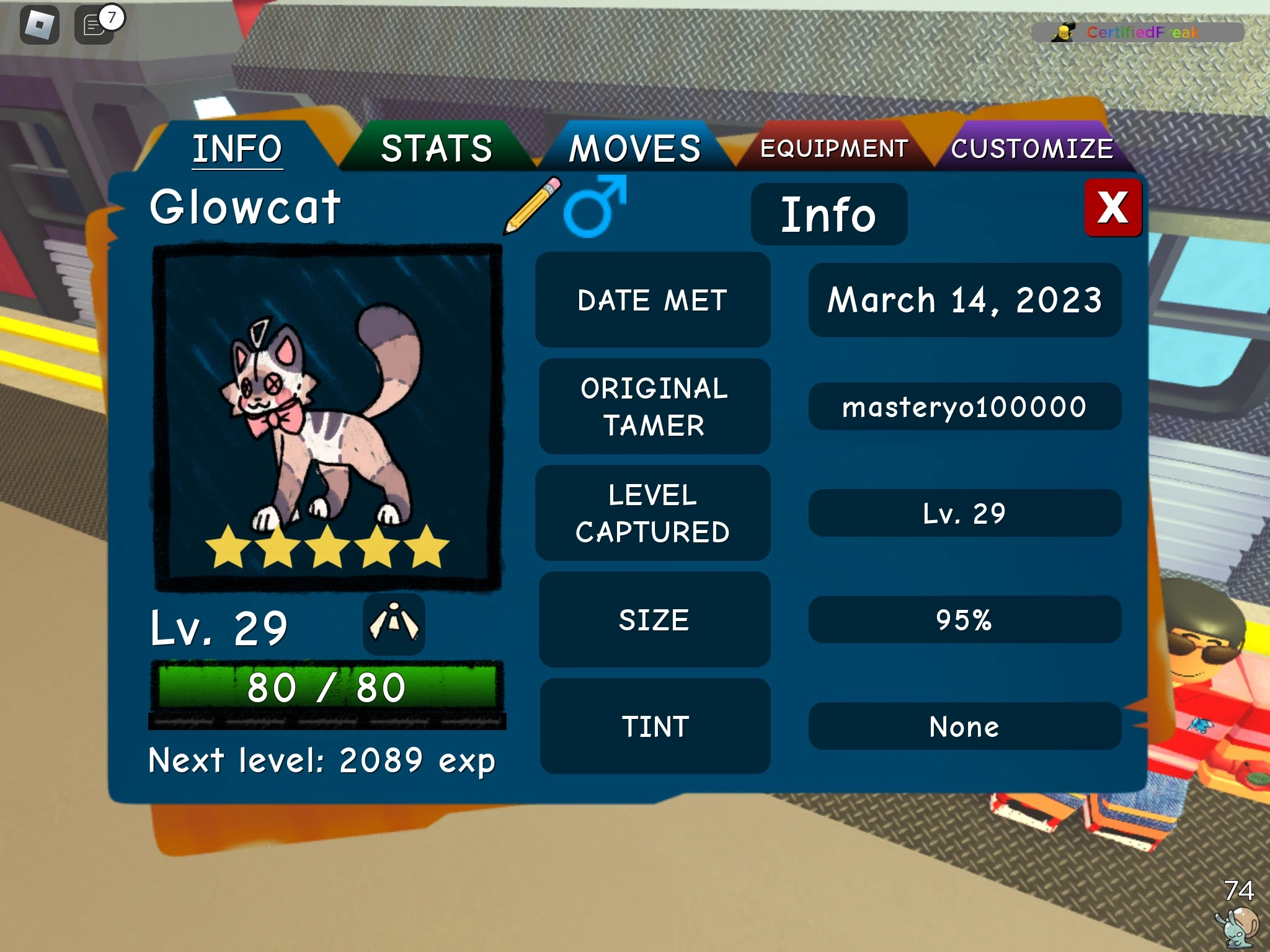
Task: Click CertifiedFreak's avatar in the player badge
Action: (1062, 34)
